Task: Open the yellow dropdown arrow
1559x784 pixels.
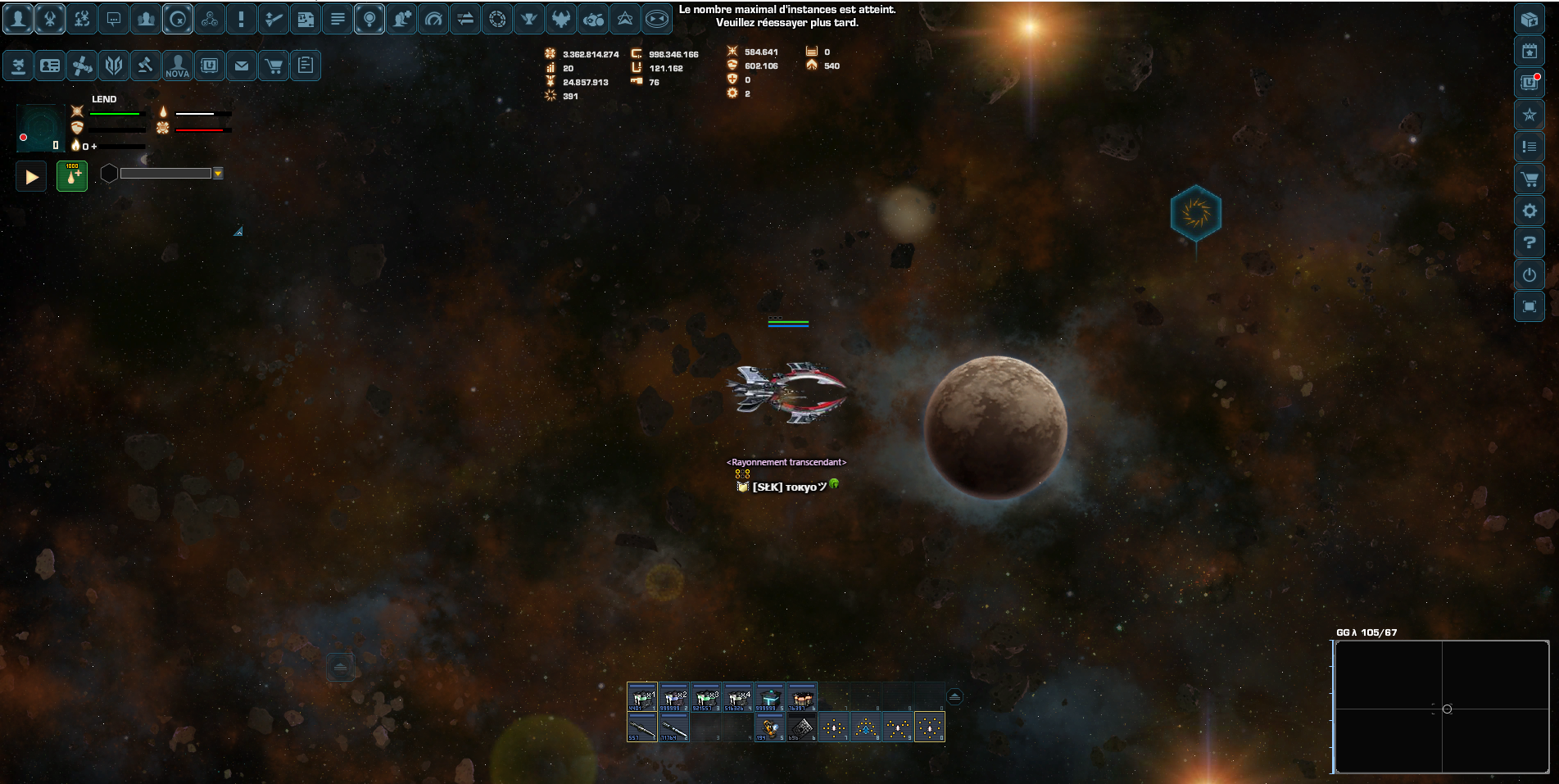Action: (218, 174)
